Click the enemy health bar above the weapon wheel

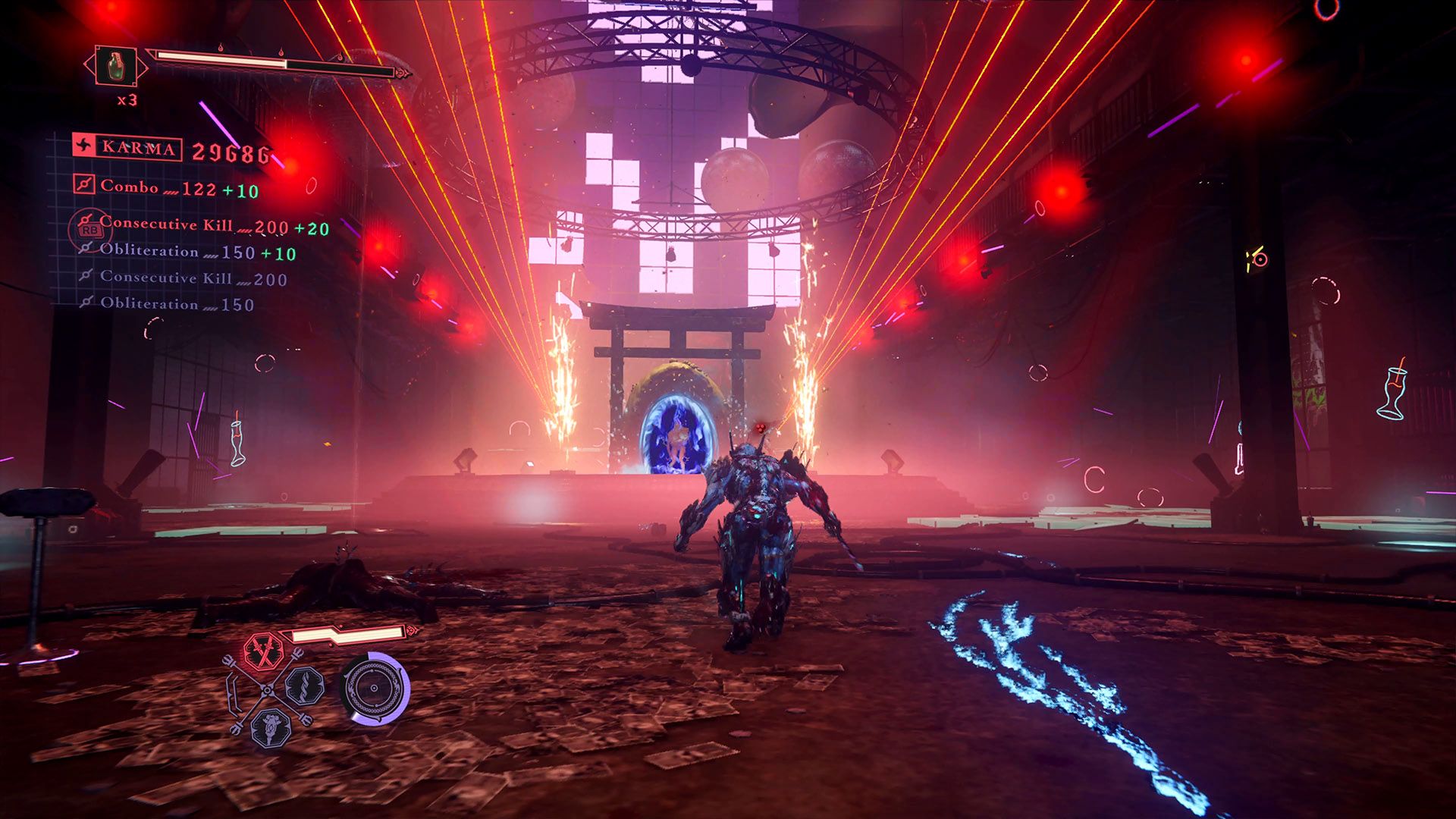346,633
